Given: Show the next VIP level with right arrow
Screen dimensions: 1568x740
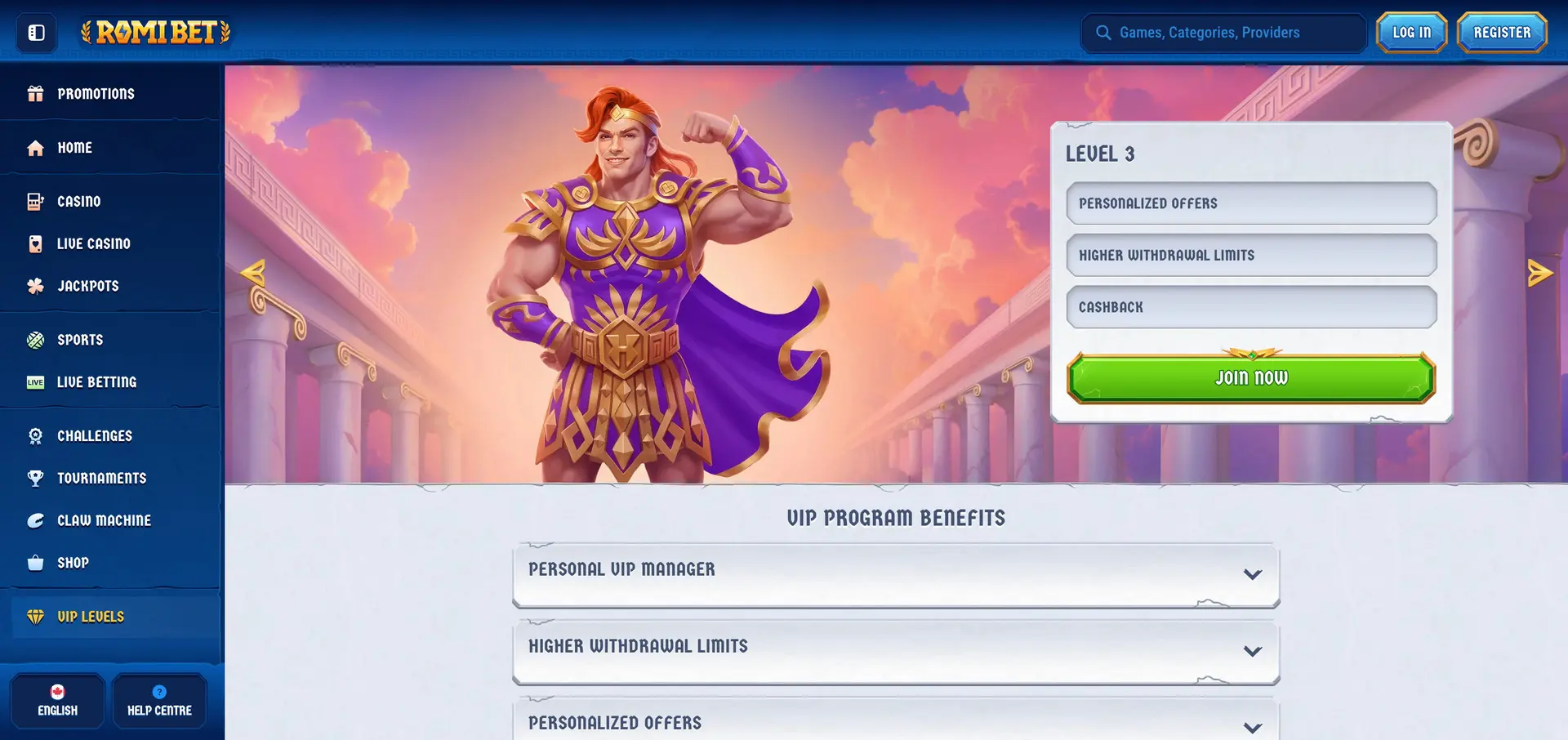Looking at the screenshot, I should (x=1539, y=273).
